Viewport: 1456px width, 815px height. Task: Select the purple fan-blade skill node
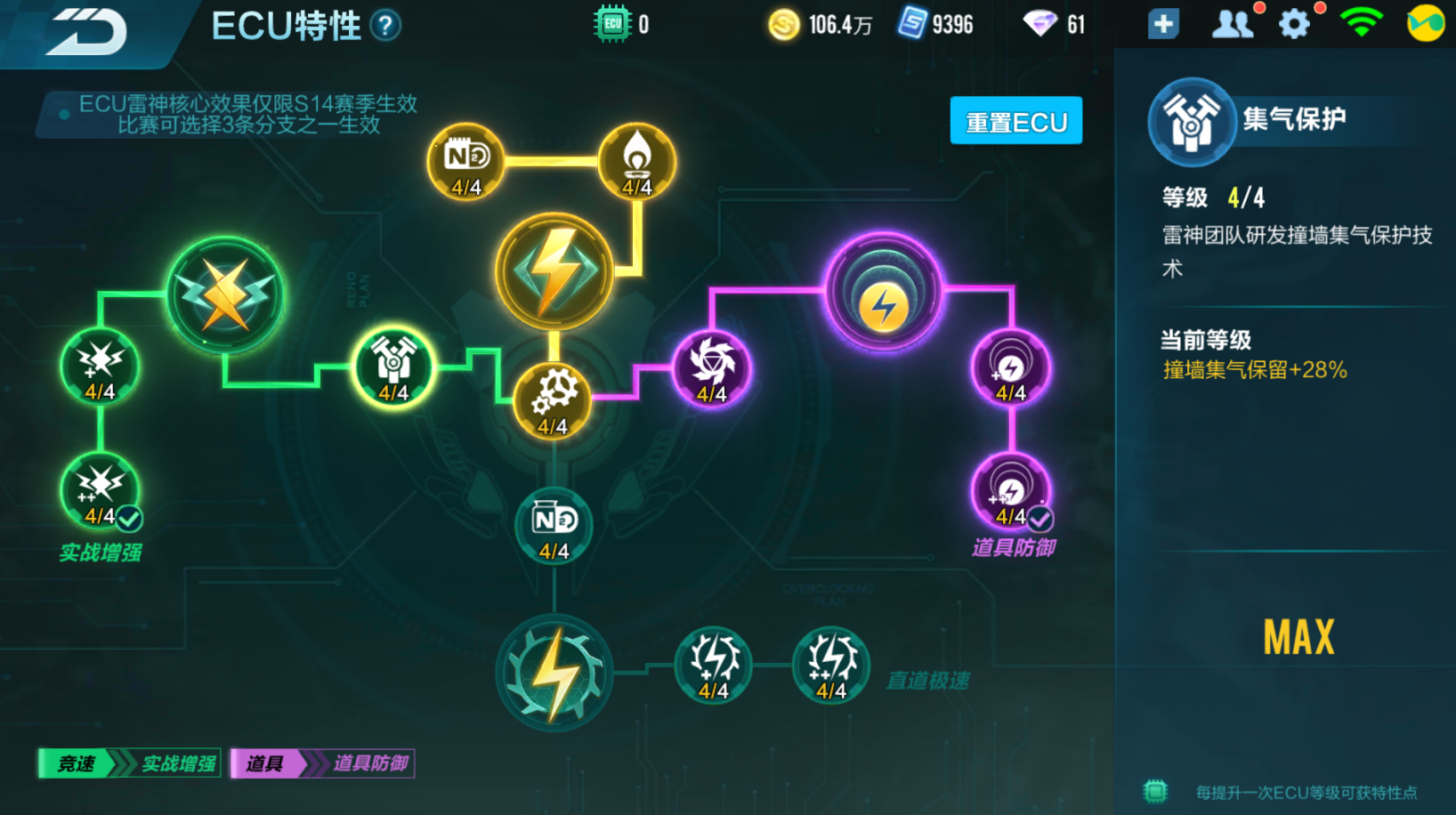pyautogui.click(x=712, y=367)
